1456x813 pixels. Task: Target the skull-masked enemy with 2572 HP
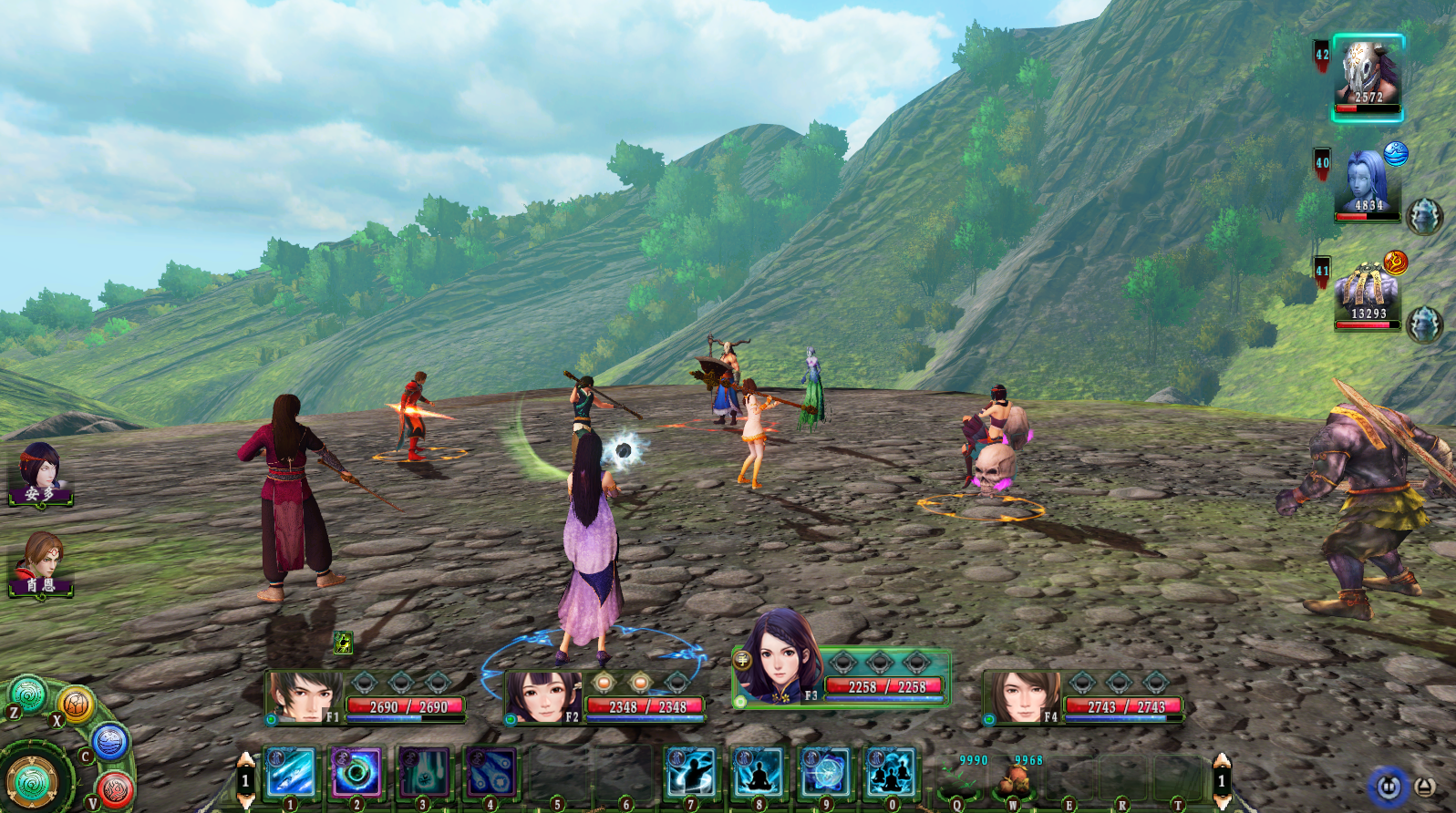(1367, 76)
